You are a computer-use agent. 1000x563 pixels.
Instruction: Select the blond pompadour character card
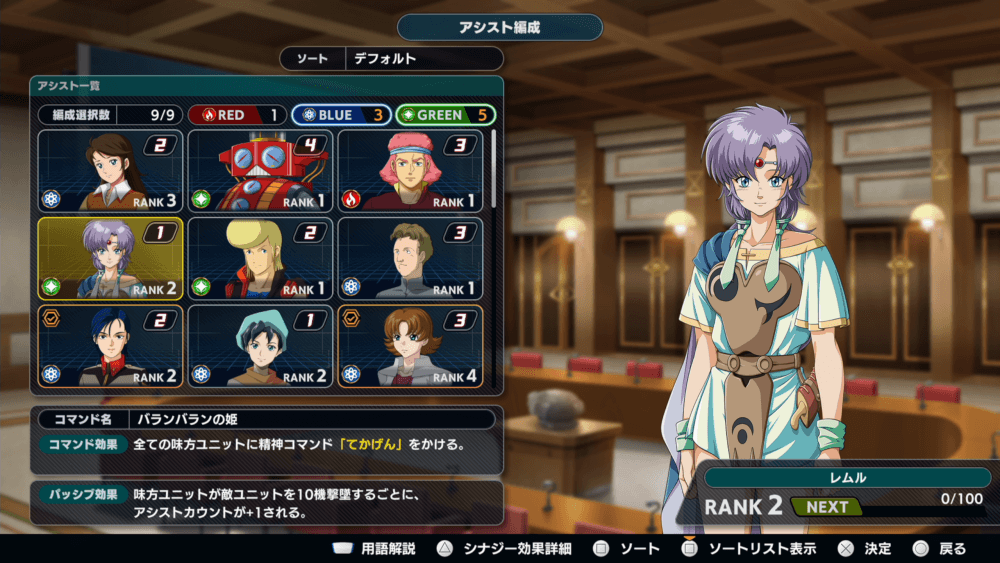click(x=261, y=258)
